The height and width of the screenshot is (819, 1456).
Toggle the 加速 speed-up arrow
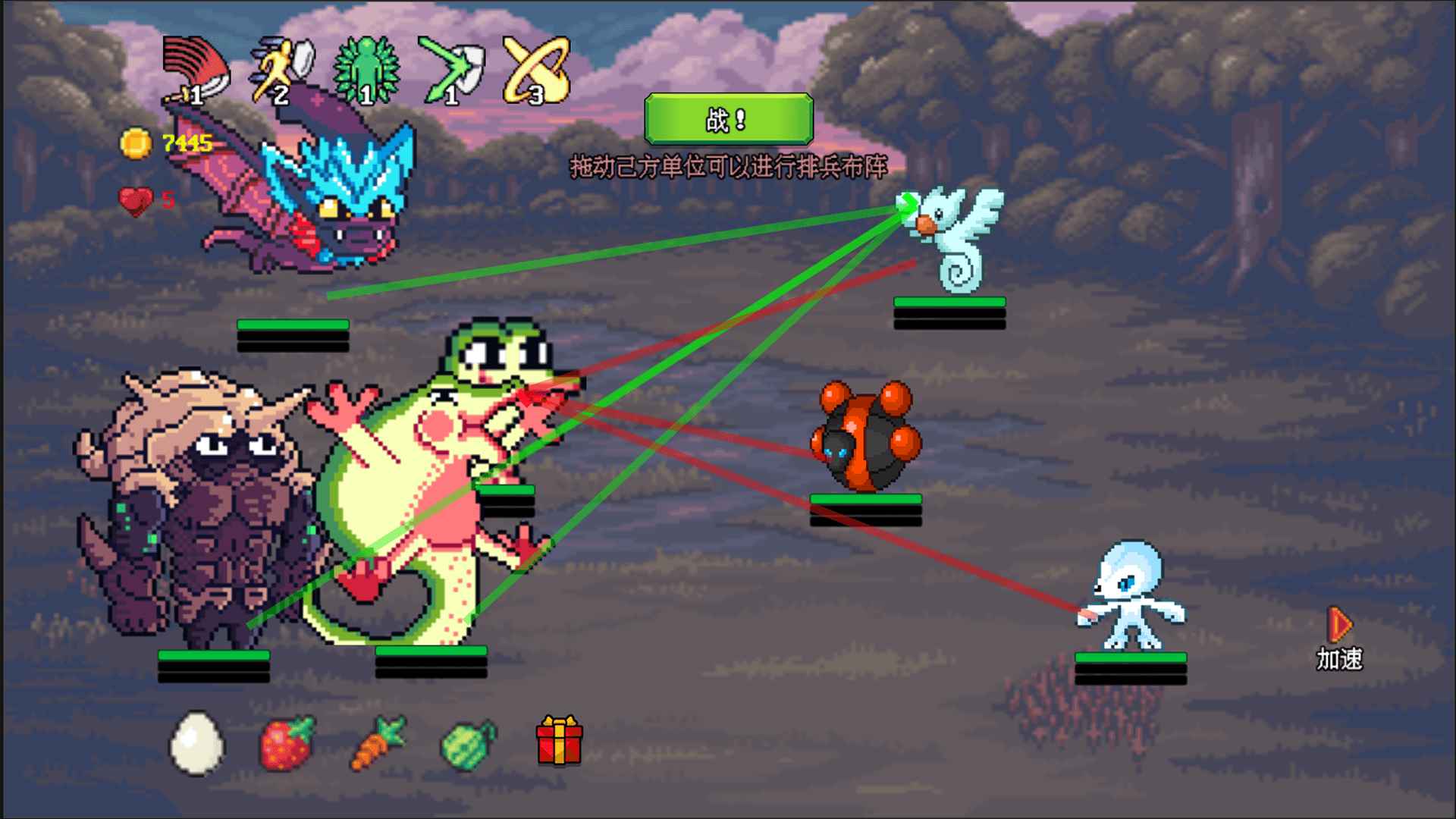coord(1339,626)
